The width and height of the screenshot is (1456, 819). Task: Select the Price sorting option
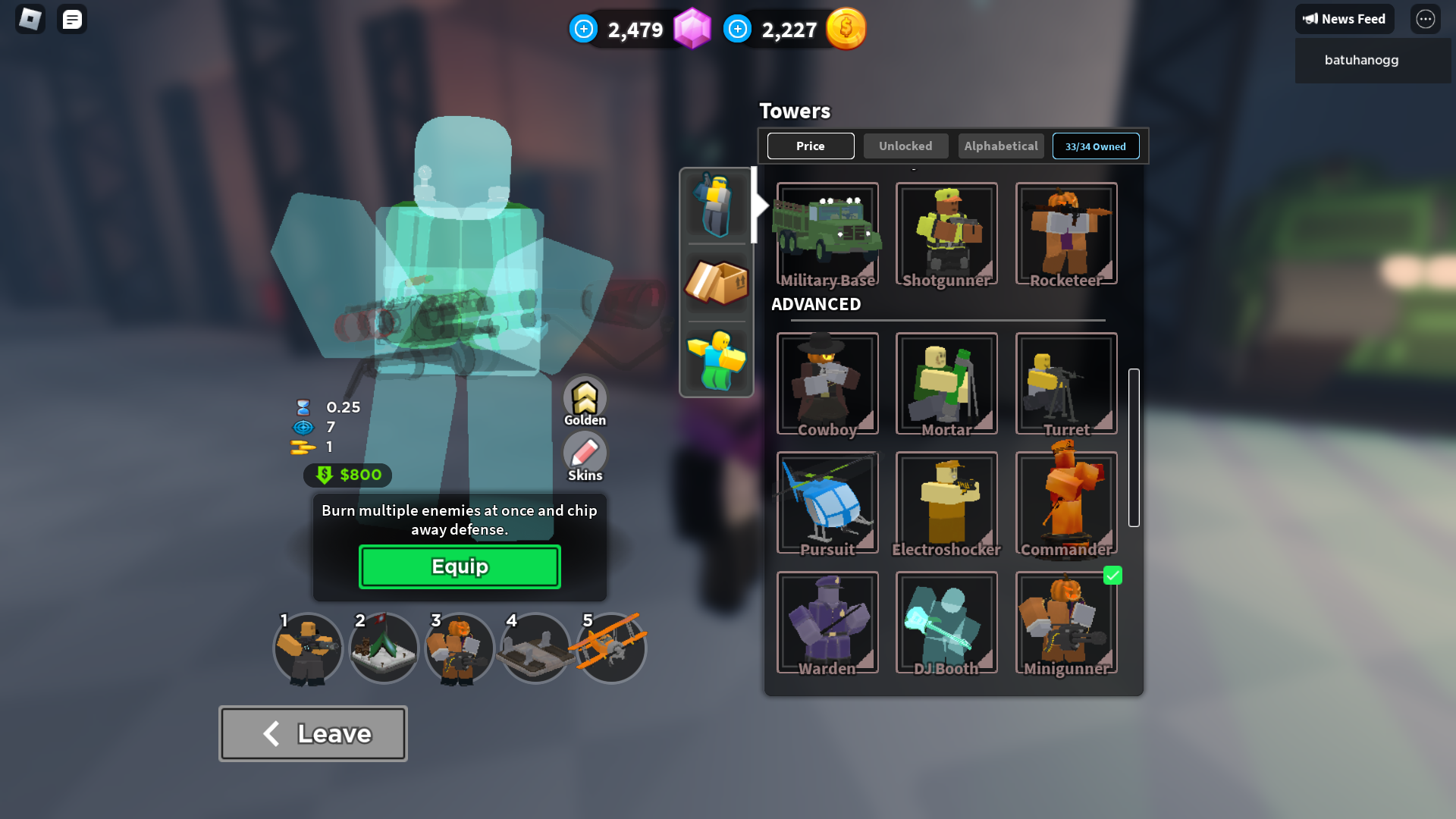click(x=811, y=146)
